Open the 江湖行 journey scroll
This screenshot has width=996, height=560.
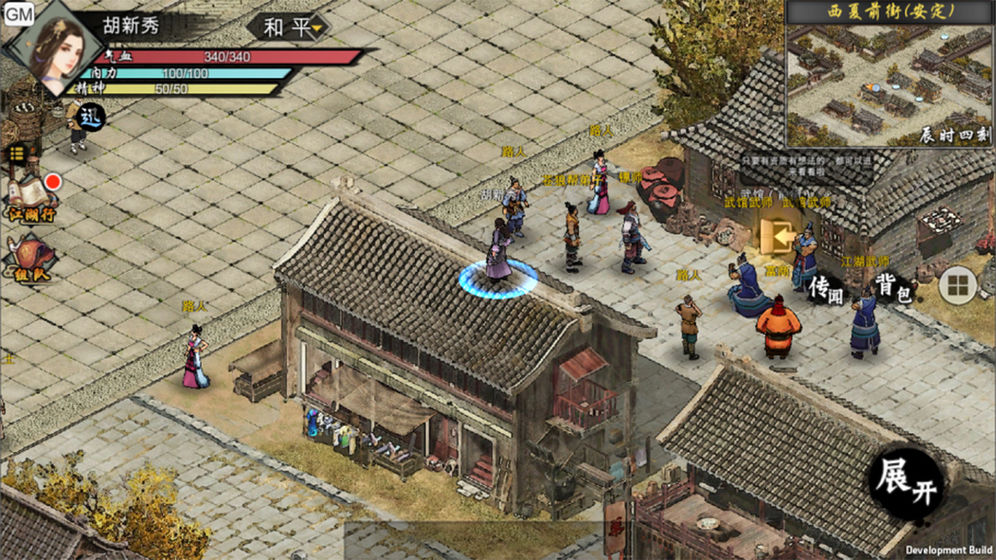click(x=32, y=197)
